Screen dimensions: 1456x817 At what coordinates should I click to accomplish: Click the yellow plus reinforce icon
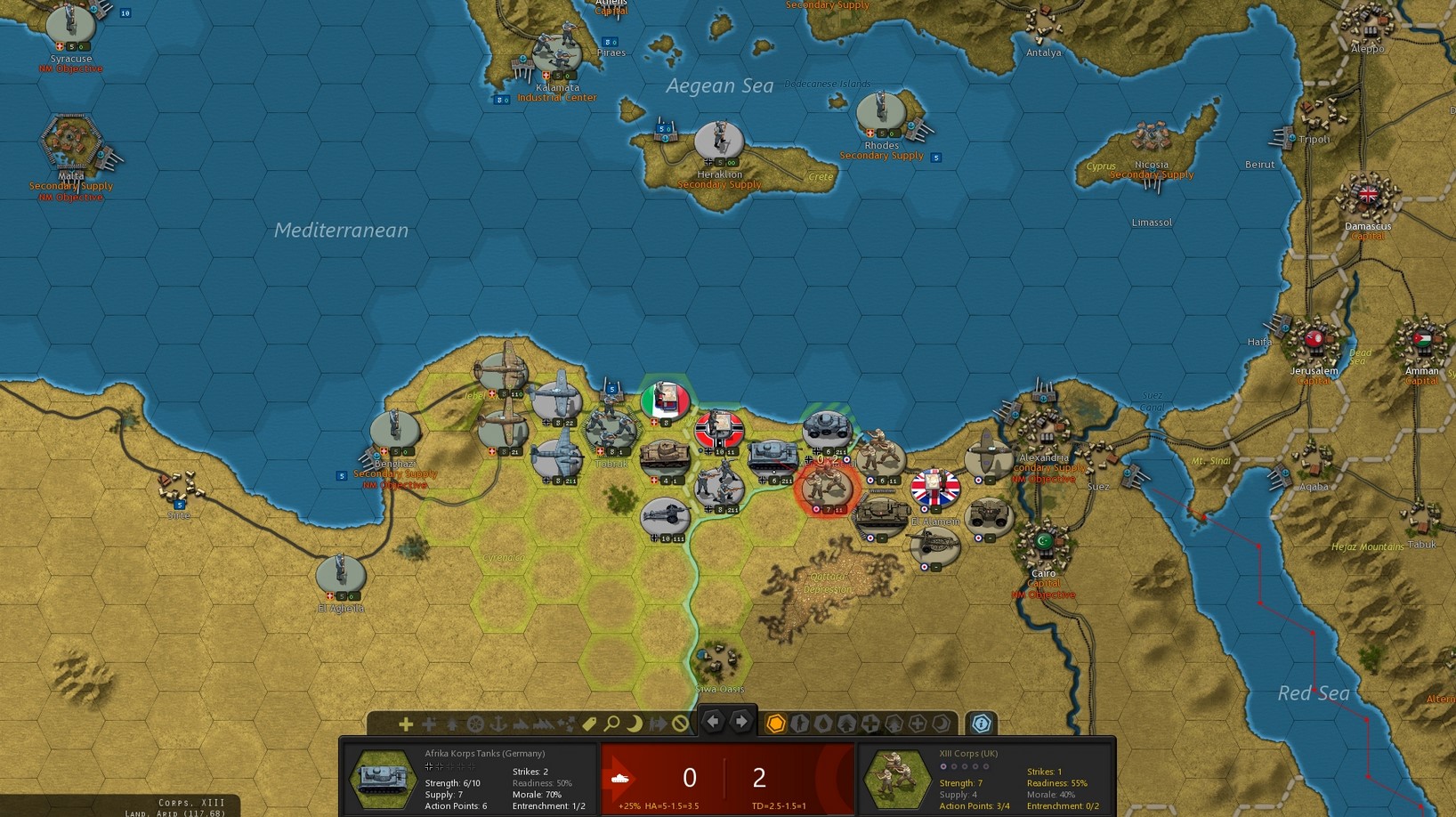pyautogui.click(x=406, y=724)
